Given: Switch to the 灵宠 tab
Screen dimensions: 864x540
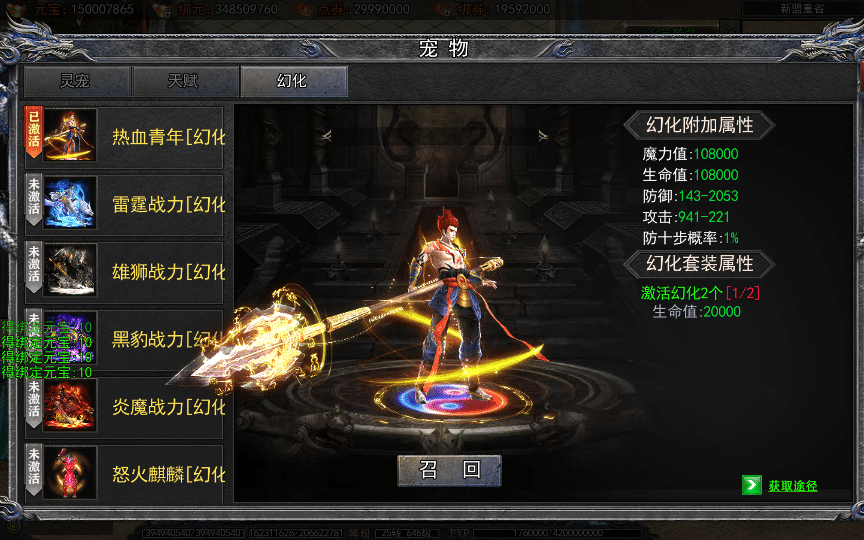Looking at the screenshot, I should click(x=77, y=82).
